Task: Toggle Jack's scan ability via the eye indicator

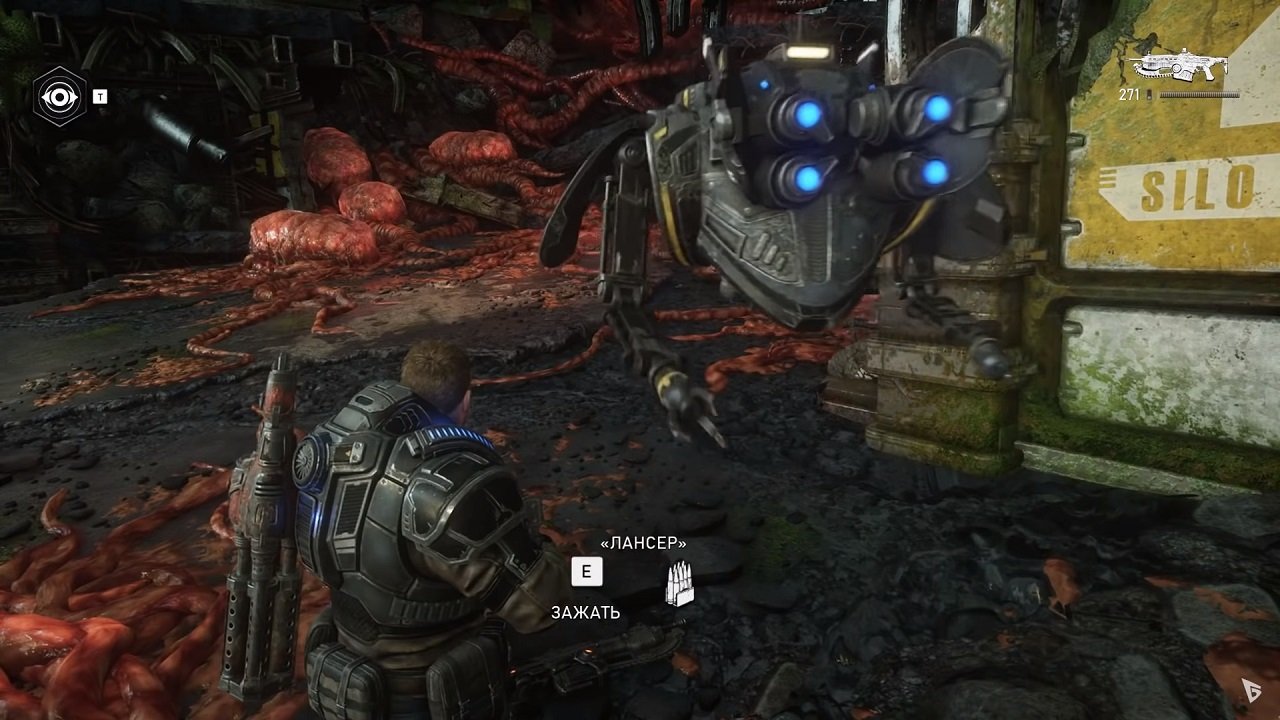Action: [62, 96]
